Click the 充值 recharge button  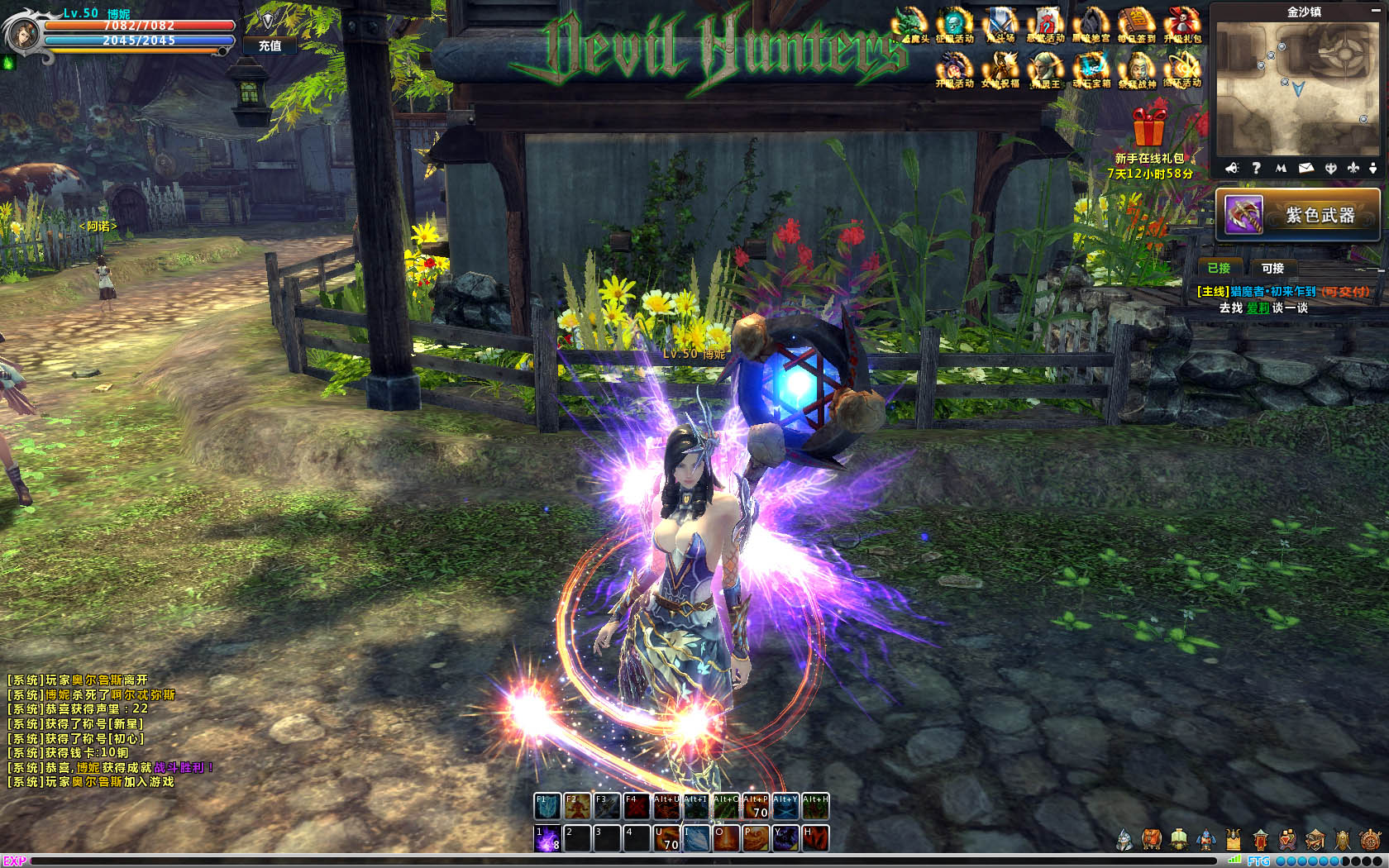[270, 45]
